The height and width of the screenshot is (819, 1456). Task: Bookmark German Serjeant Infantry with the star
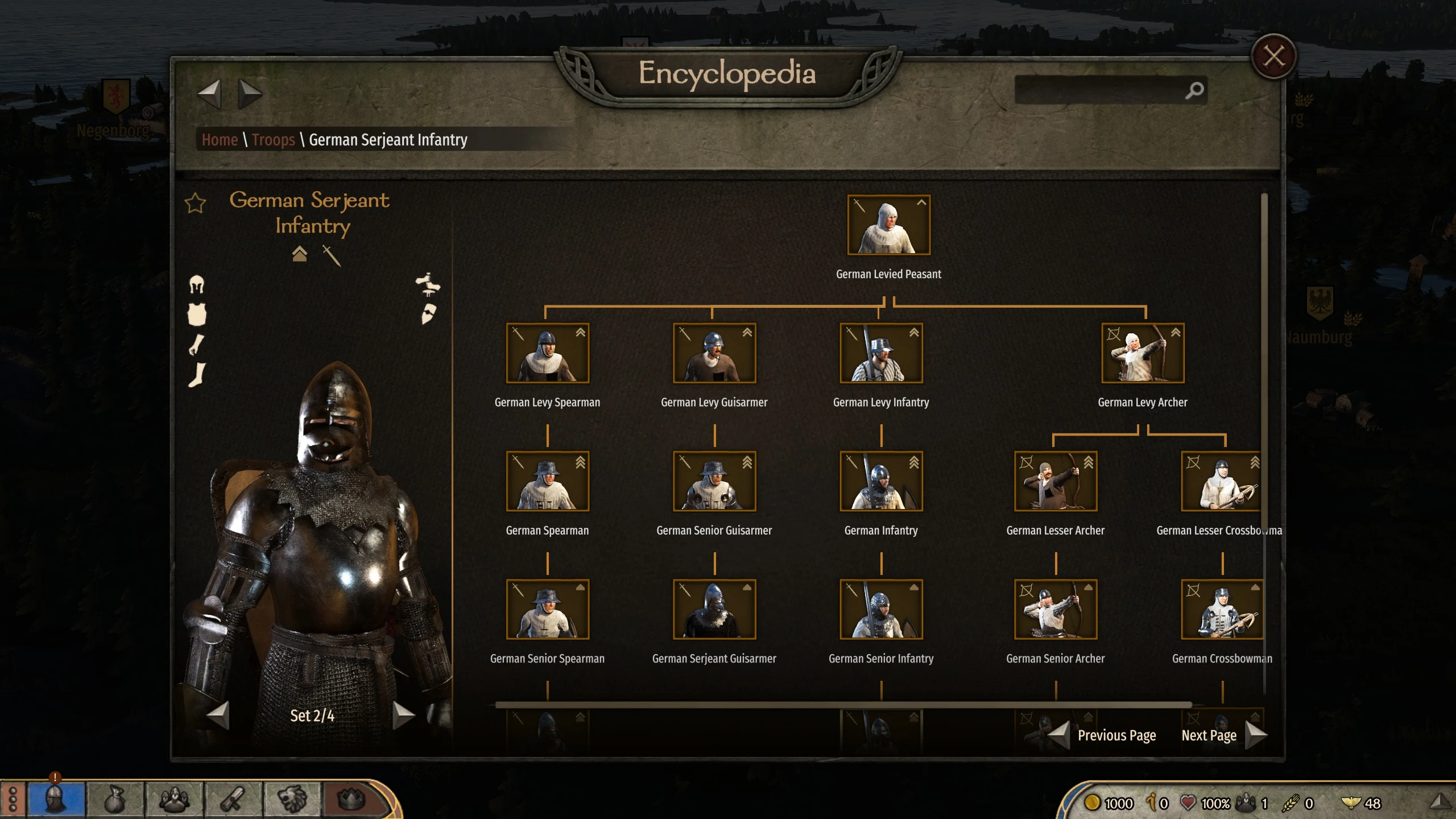coord(195,203)
